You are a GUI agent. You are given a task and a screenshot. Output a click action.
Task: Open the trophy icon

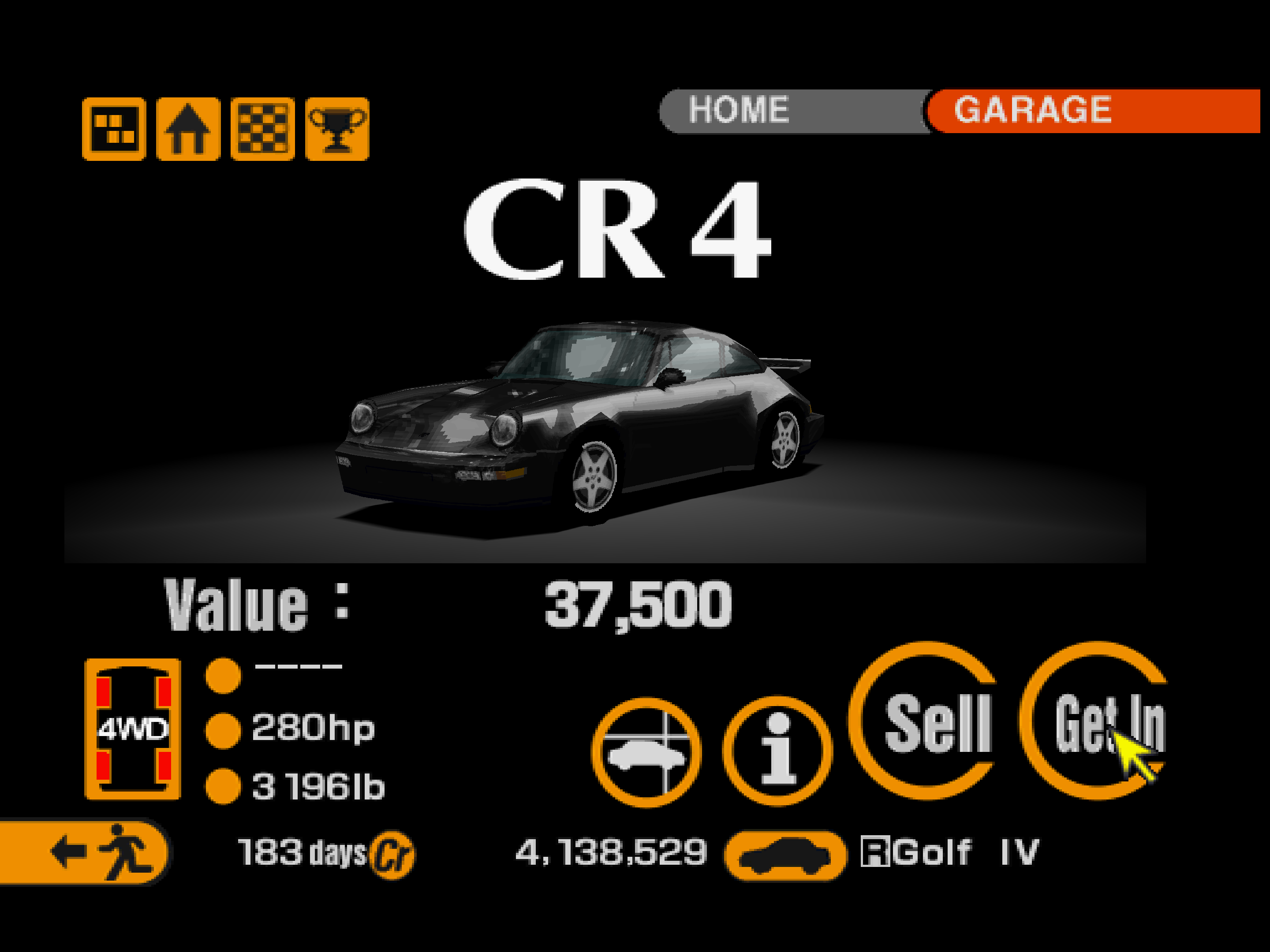tap(337, 129)
